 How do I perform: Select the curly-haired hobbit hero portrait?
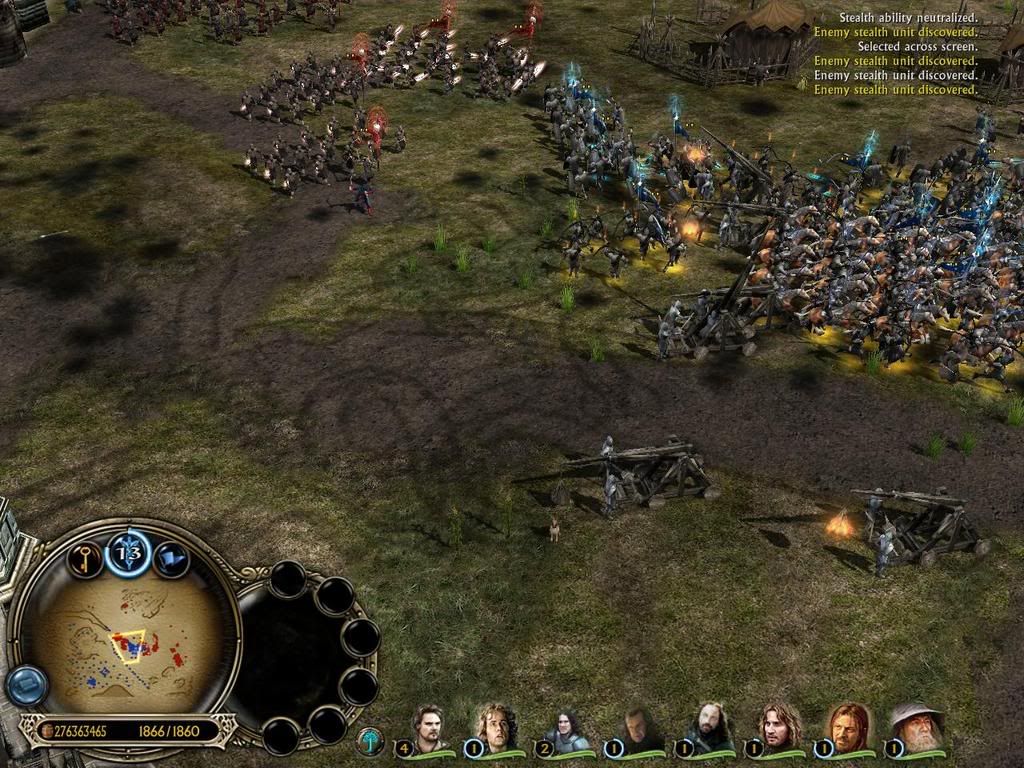(497, 727)
